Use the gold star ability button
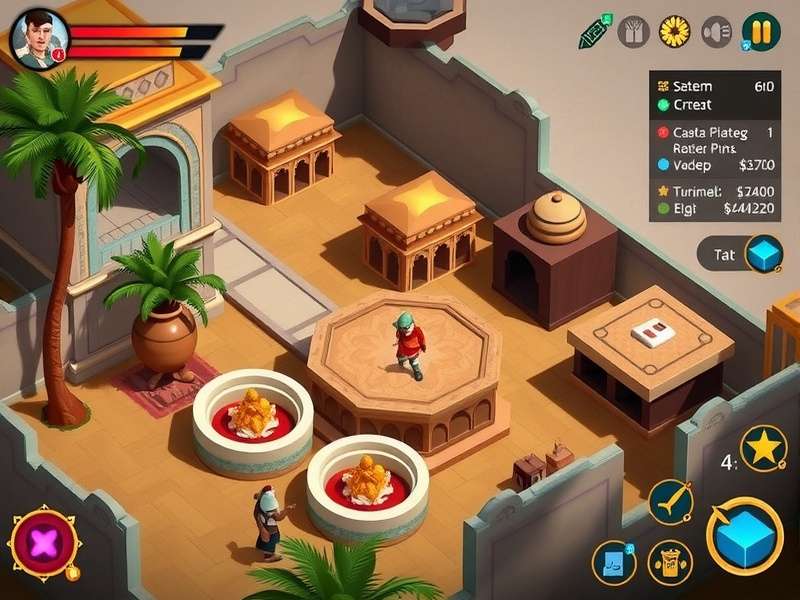This screenshot has width=800, height=600. click(764, 448)
